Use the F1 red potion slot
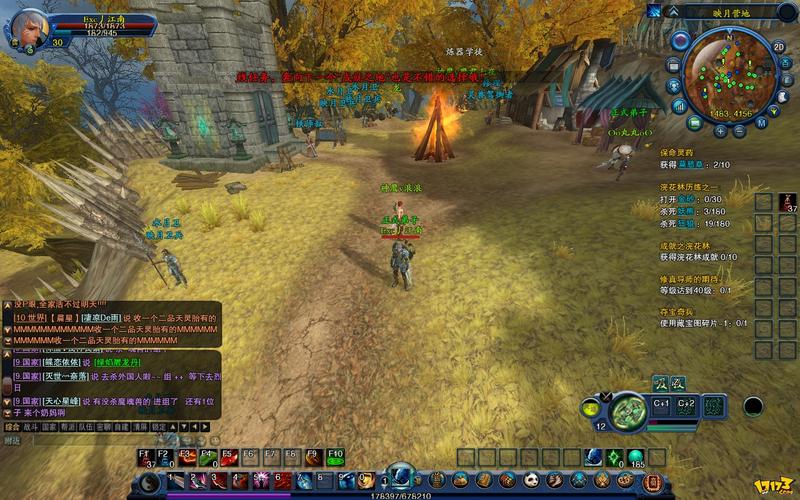Viewport: 800px width, 500px height. point(146,457)
